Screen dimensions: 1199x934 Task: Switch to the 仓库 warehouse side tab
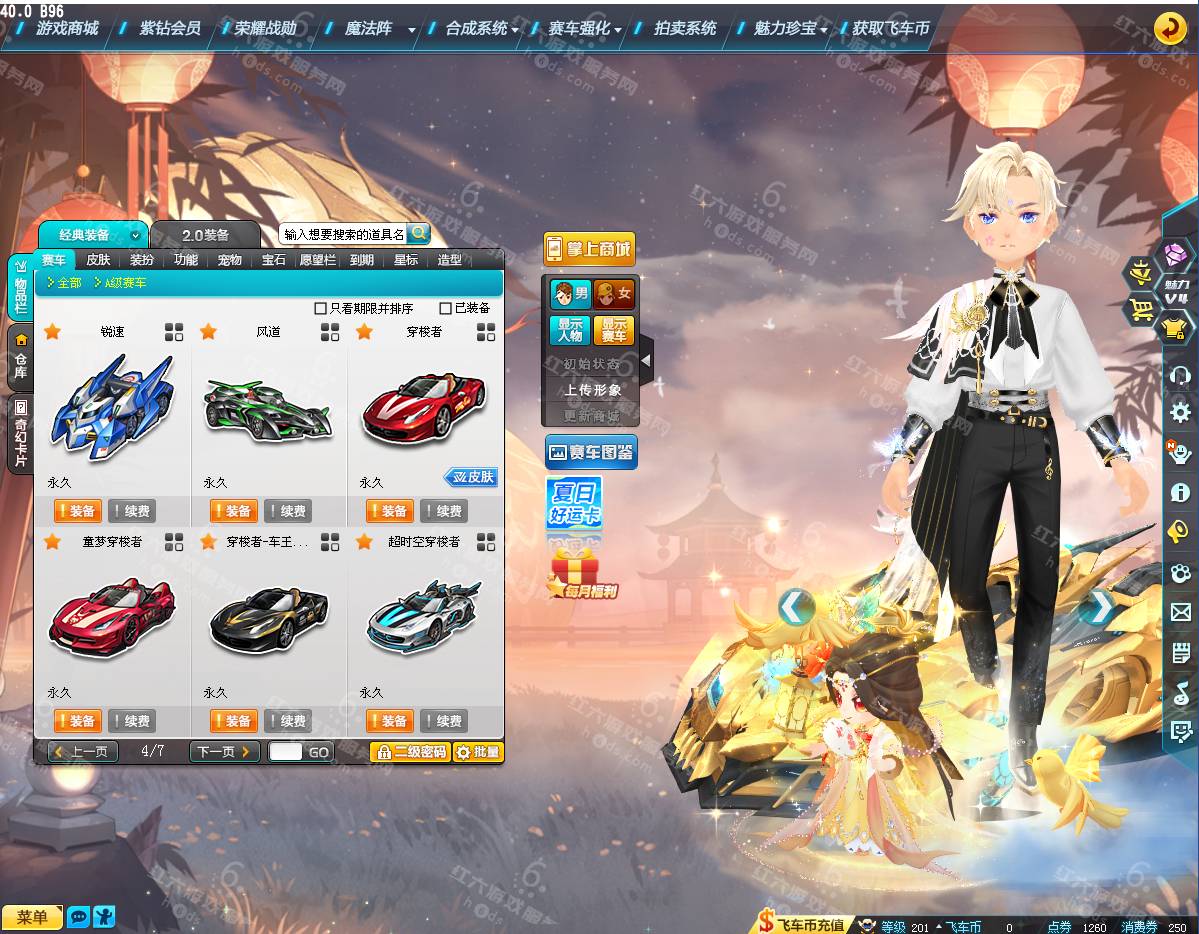click(20, 359)
